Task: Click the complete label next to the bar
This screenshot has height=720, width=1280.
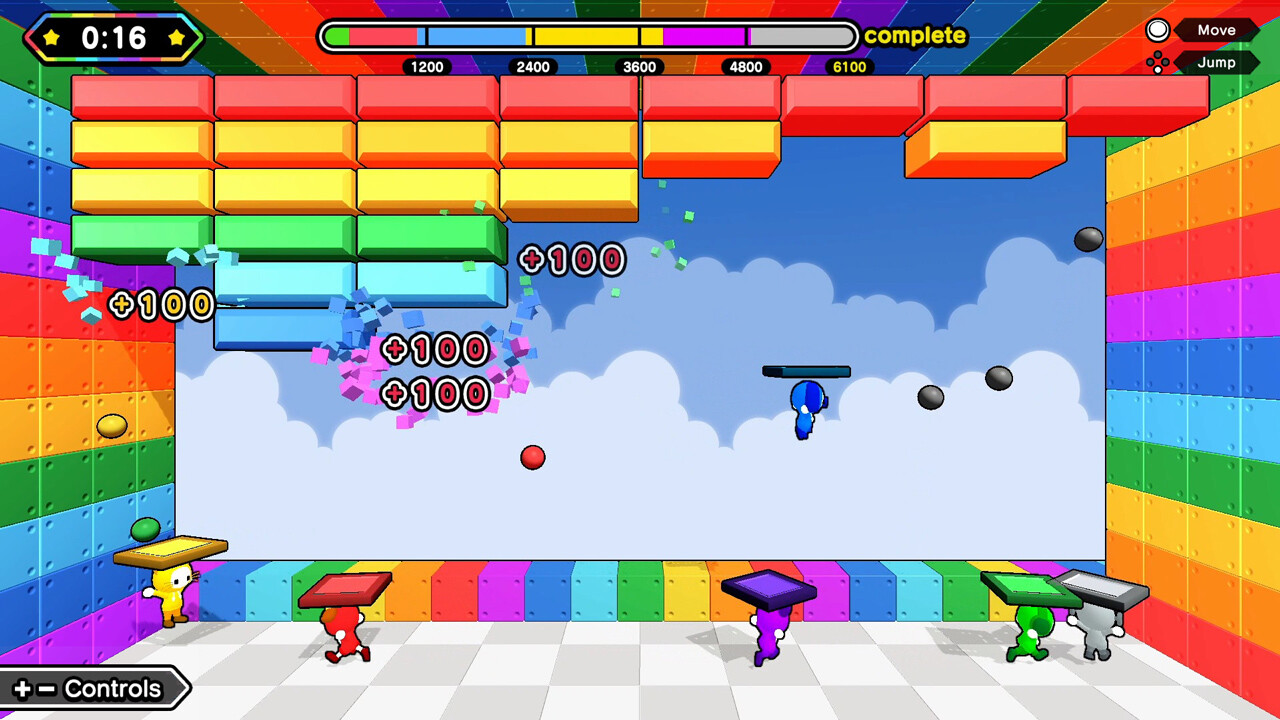Action: click(915, 36)
